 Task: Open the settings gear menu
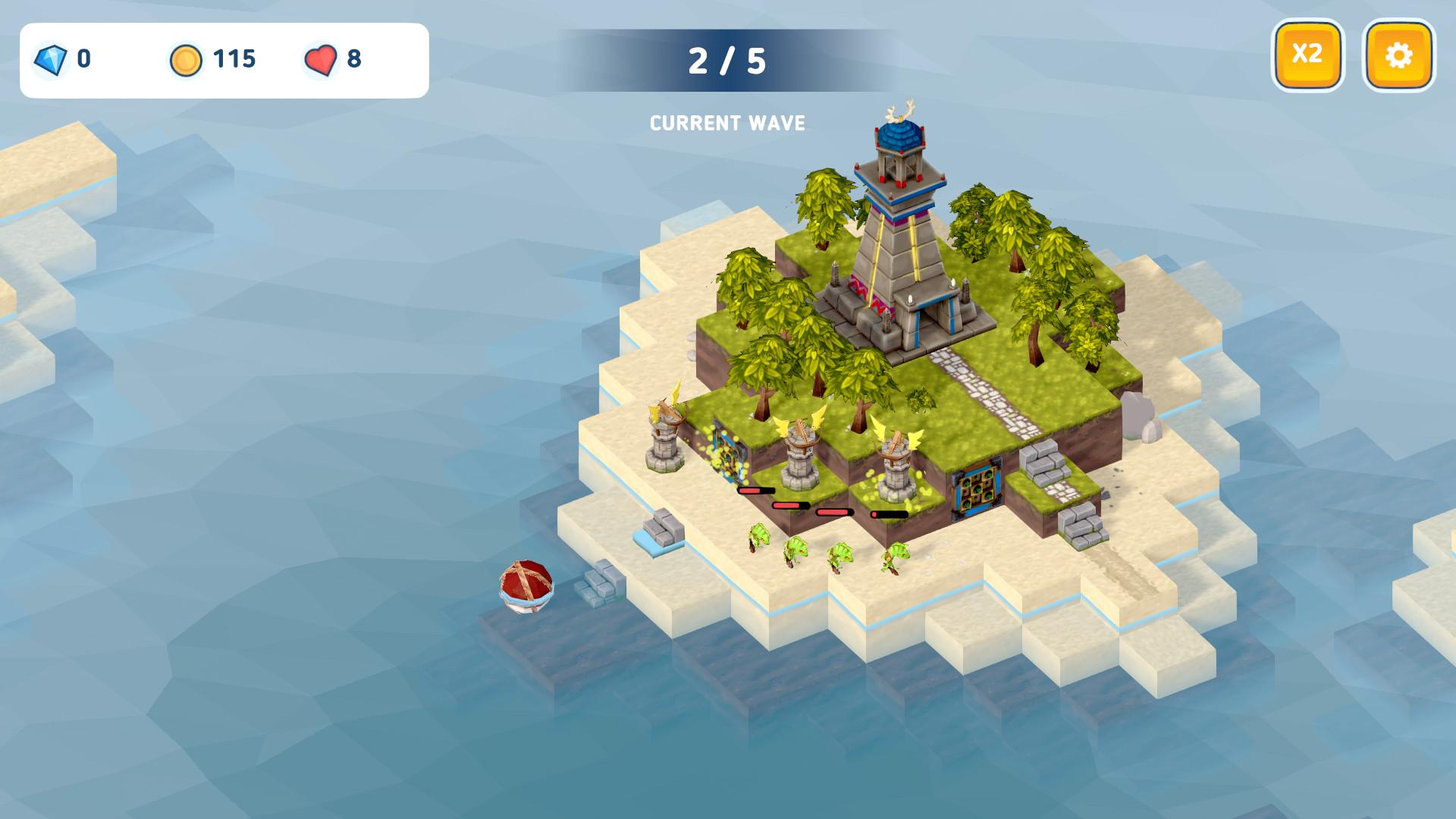point(1398,55)
